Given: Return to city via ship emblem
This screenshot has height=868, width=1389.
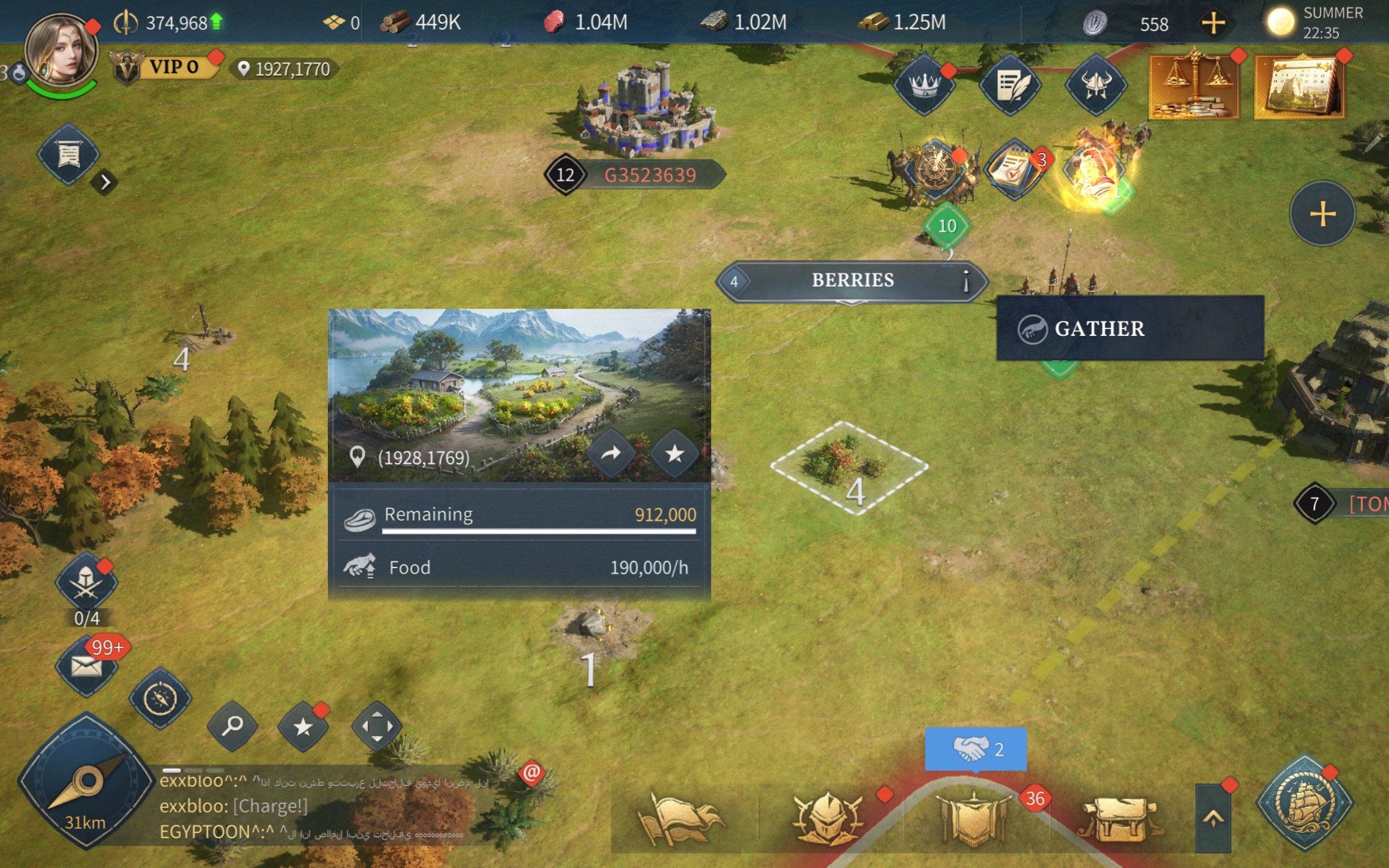Looking at the screenshot, I should (1304, 802).
